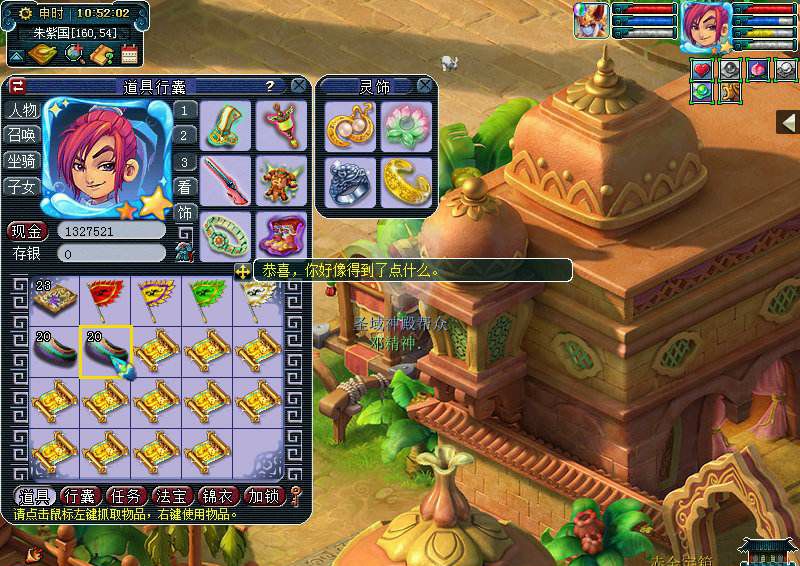Click the 加锁 lock button
The height and width of the screenshot is (566, 800).
coord(265,496)
